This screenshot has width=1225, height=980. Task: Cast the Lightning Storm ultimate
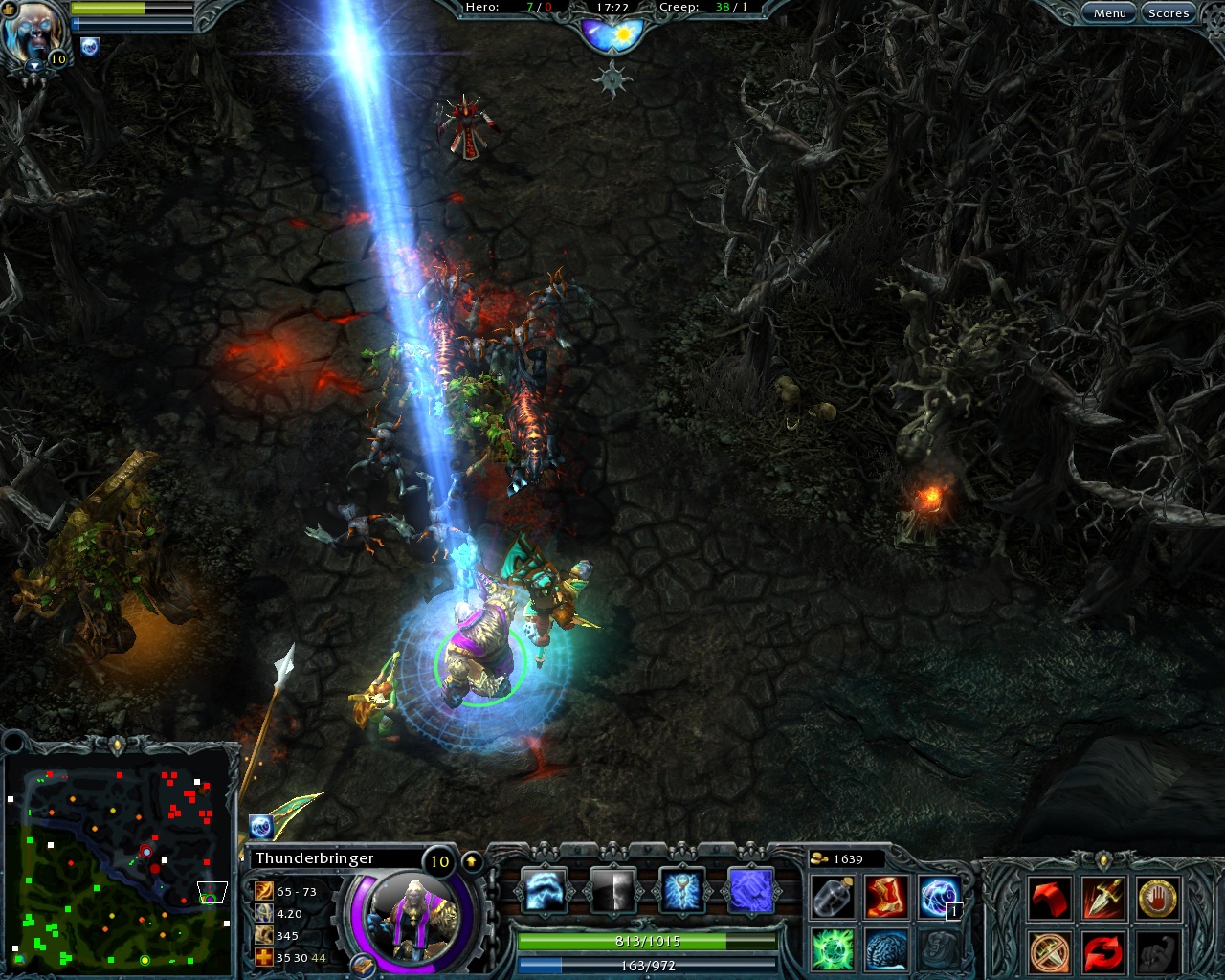pos(751,890)
